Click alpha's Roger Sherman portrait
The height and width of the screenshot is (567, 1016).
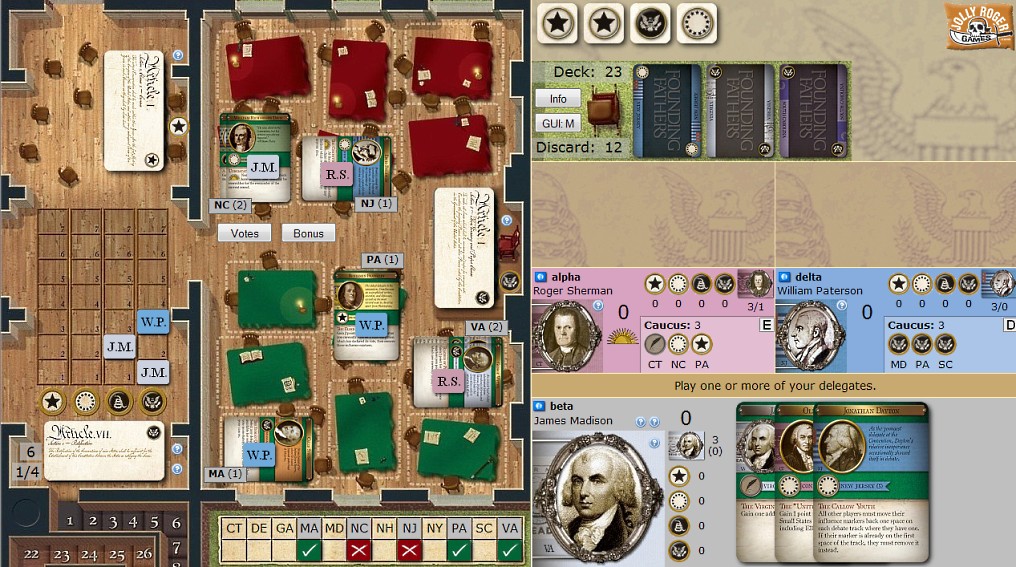[x=566, y=336]
